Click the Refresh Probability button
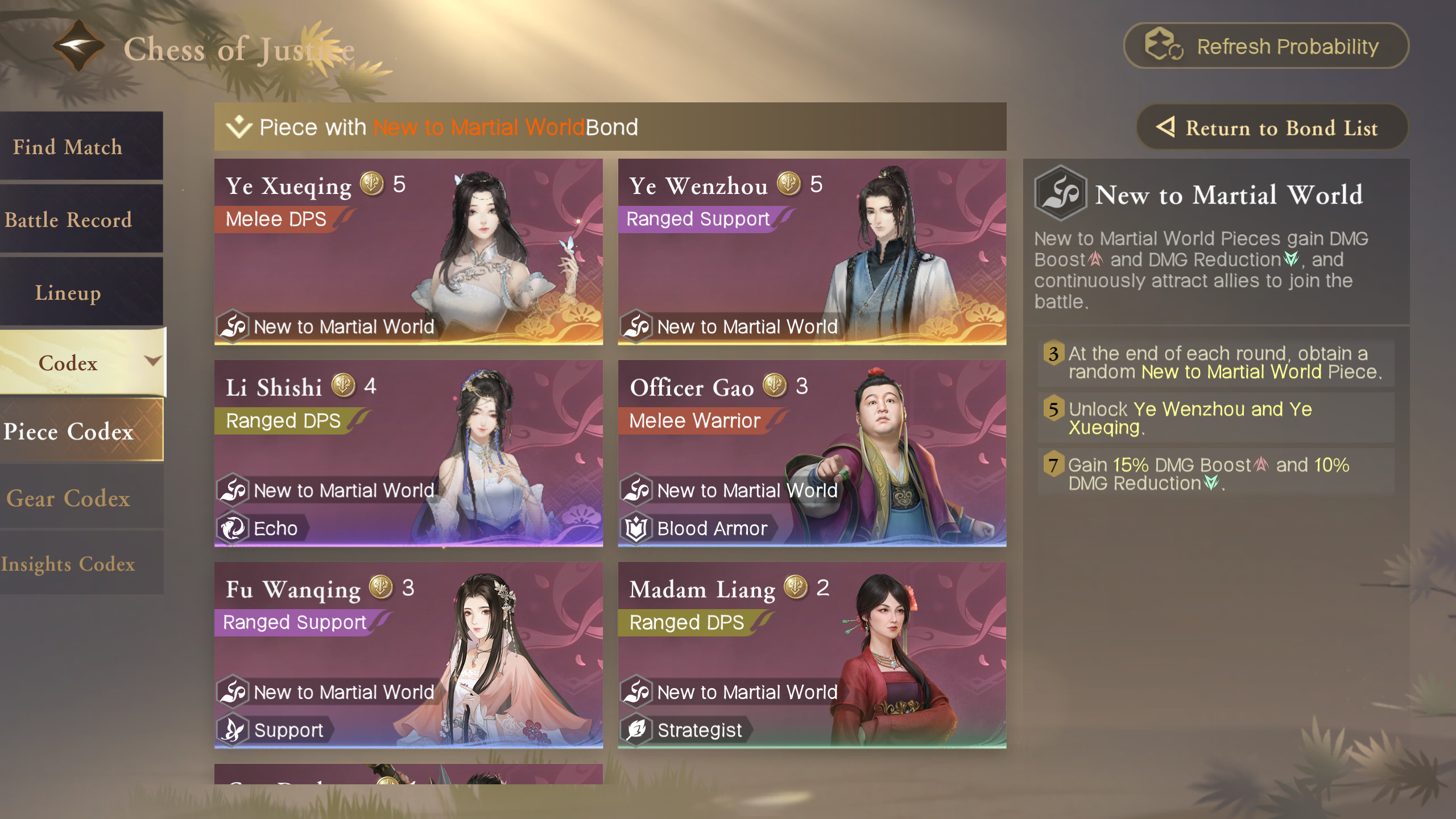The width and height of the screenshot is (1456, 819). click(x=1266, y=46)
